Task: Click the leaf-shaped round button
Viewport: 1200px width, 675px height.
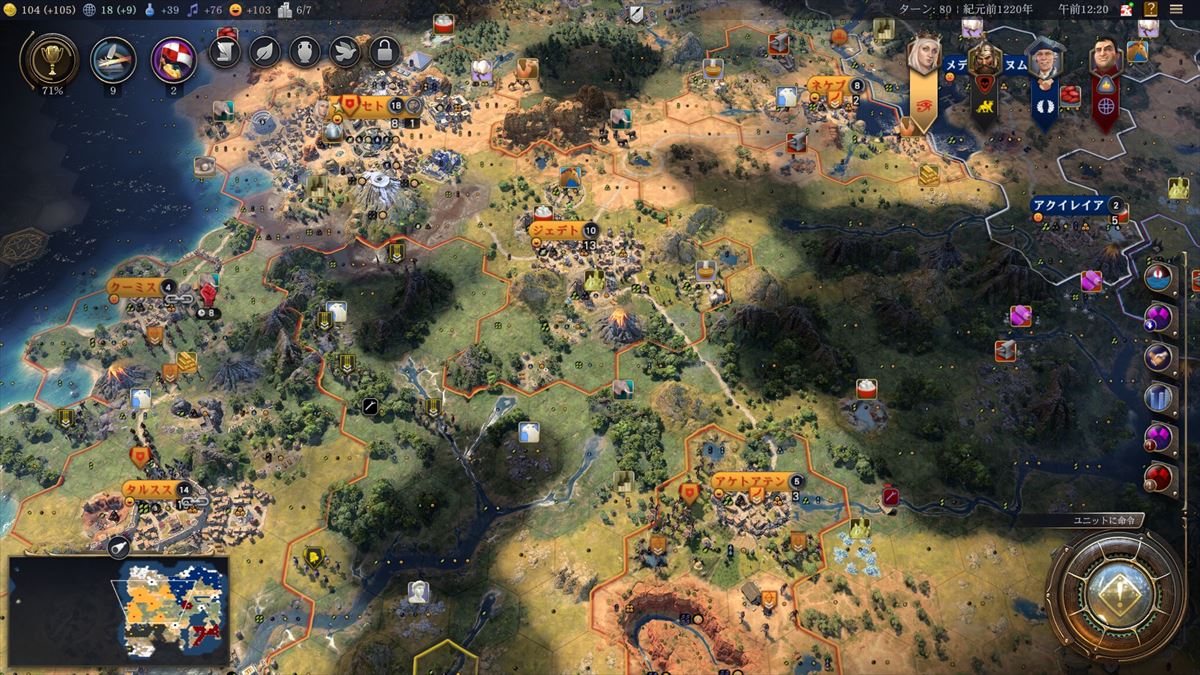Action: [264, 51]
